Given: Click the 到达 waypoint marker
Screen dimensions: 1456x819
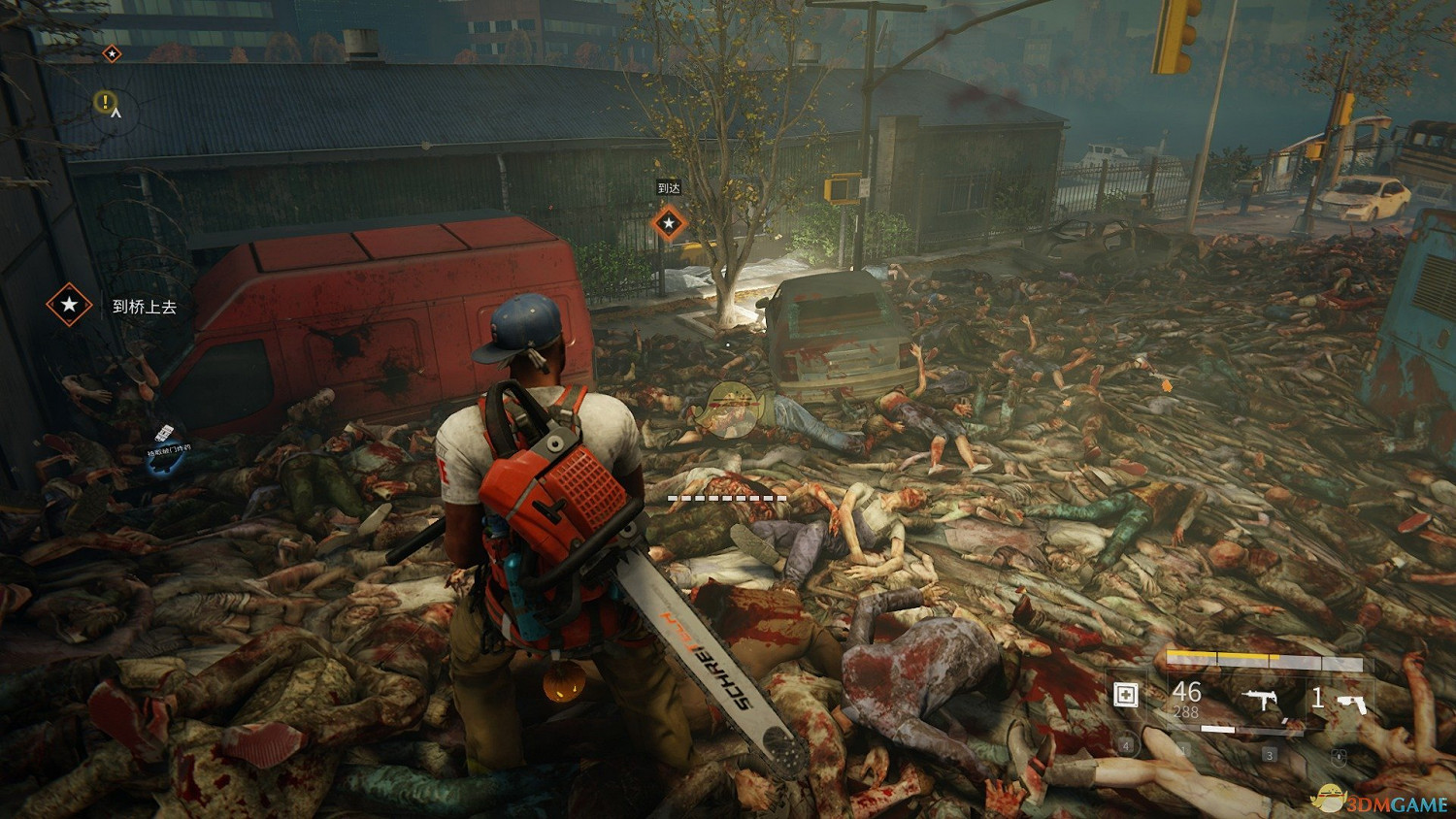Looking at the screenshot, I should click(x=668, y=224).
